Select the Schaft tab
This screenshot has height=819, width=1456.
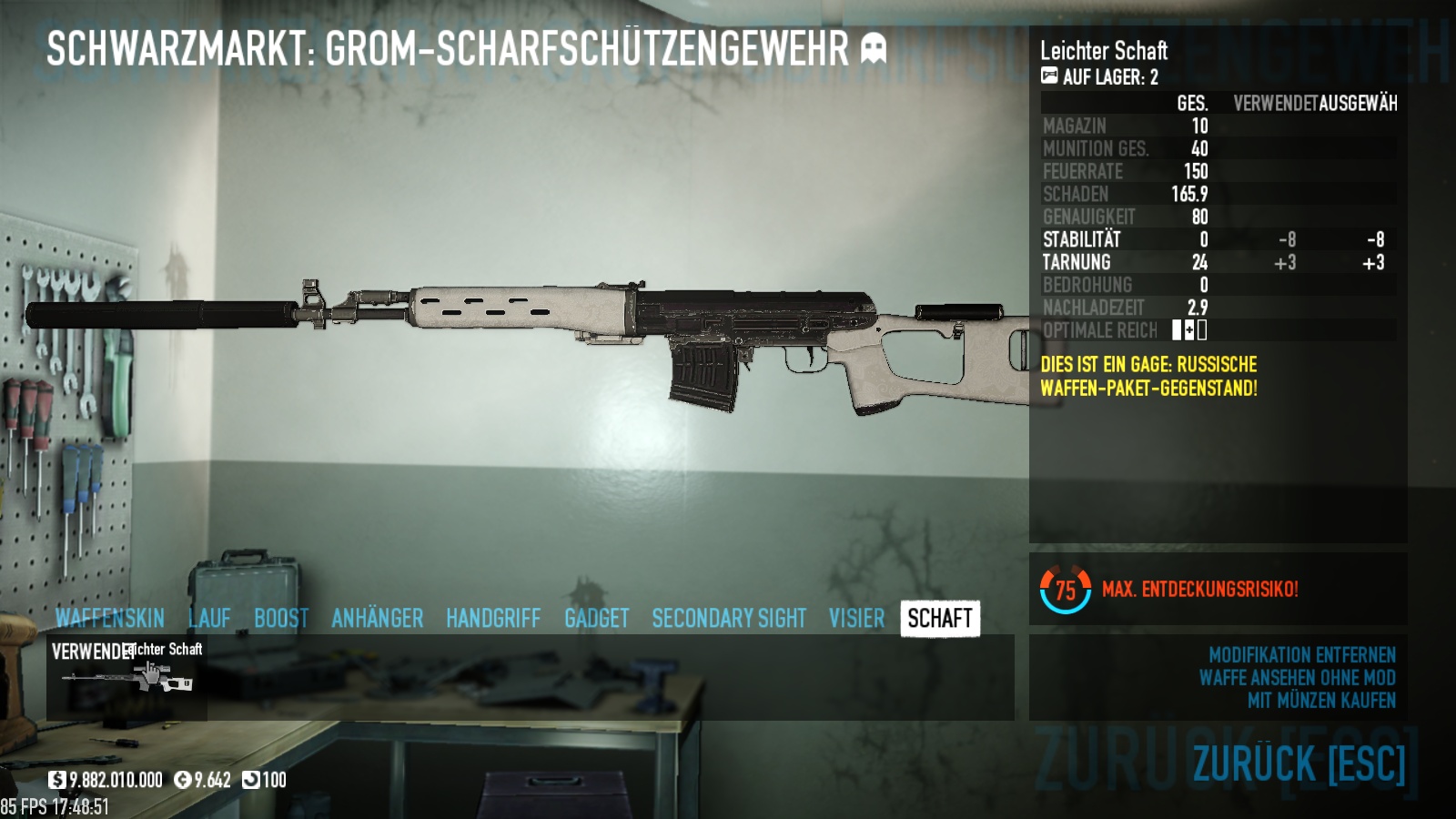pos(940,619)
